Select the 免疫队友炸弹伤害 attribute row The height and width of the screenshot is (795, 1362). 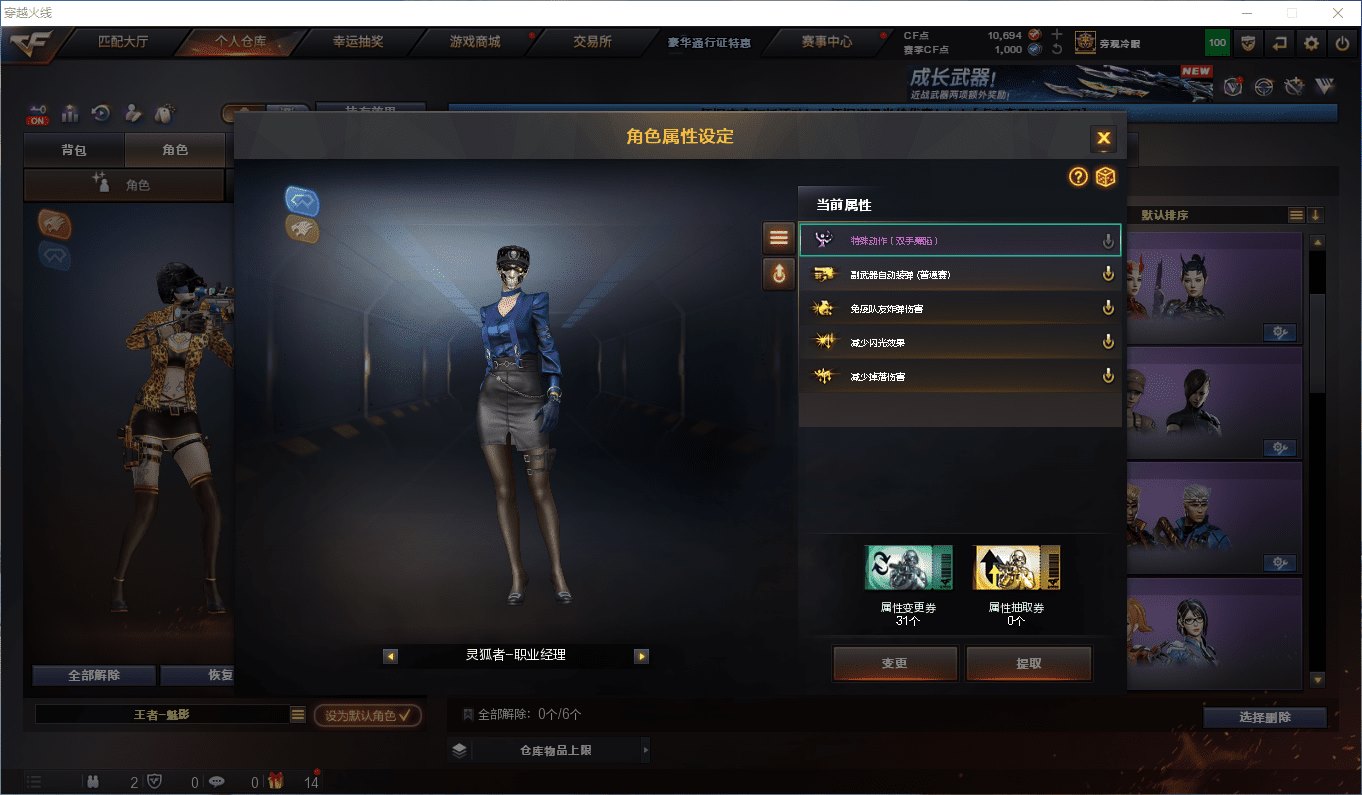coord(959,309)
